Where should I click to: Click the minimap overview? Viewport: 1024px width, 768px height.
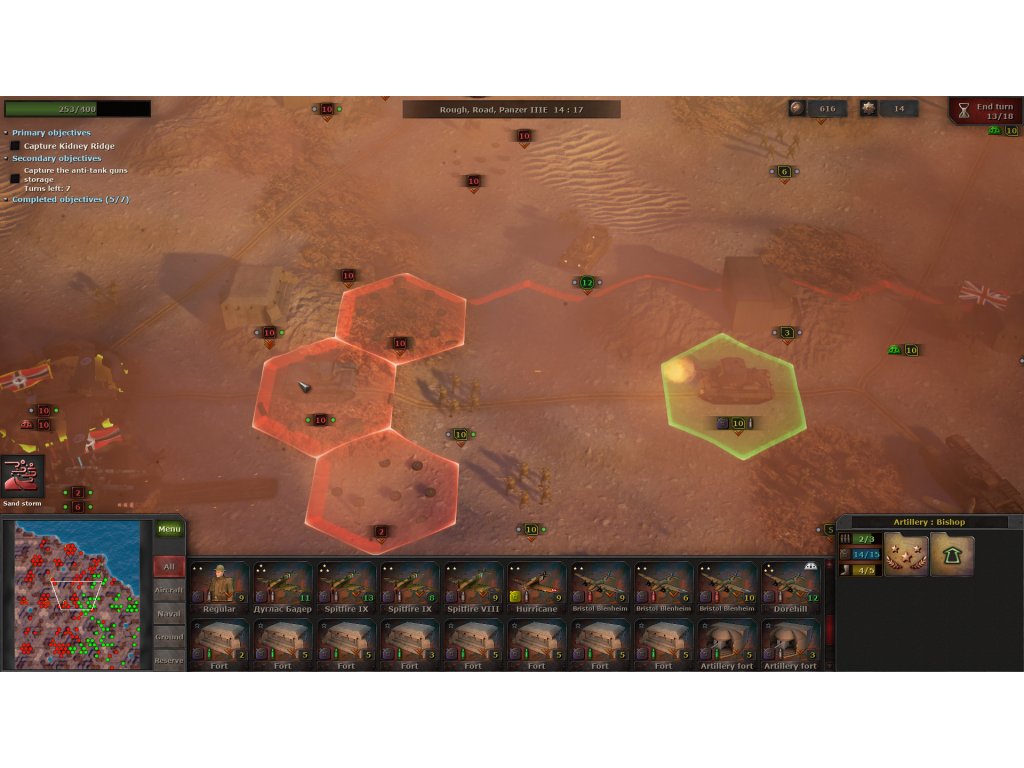pyautogui.click(x=77, y=594)
